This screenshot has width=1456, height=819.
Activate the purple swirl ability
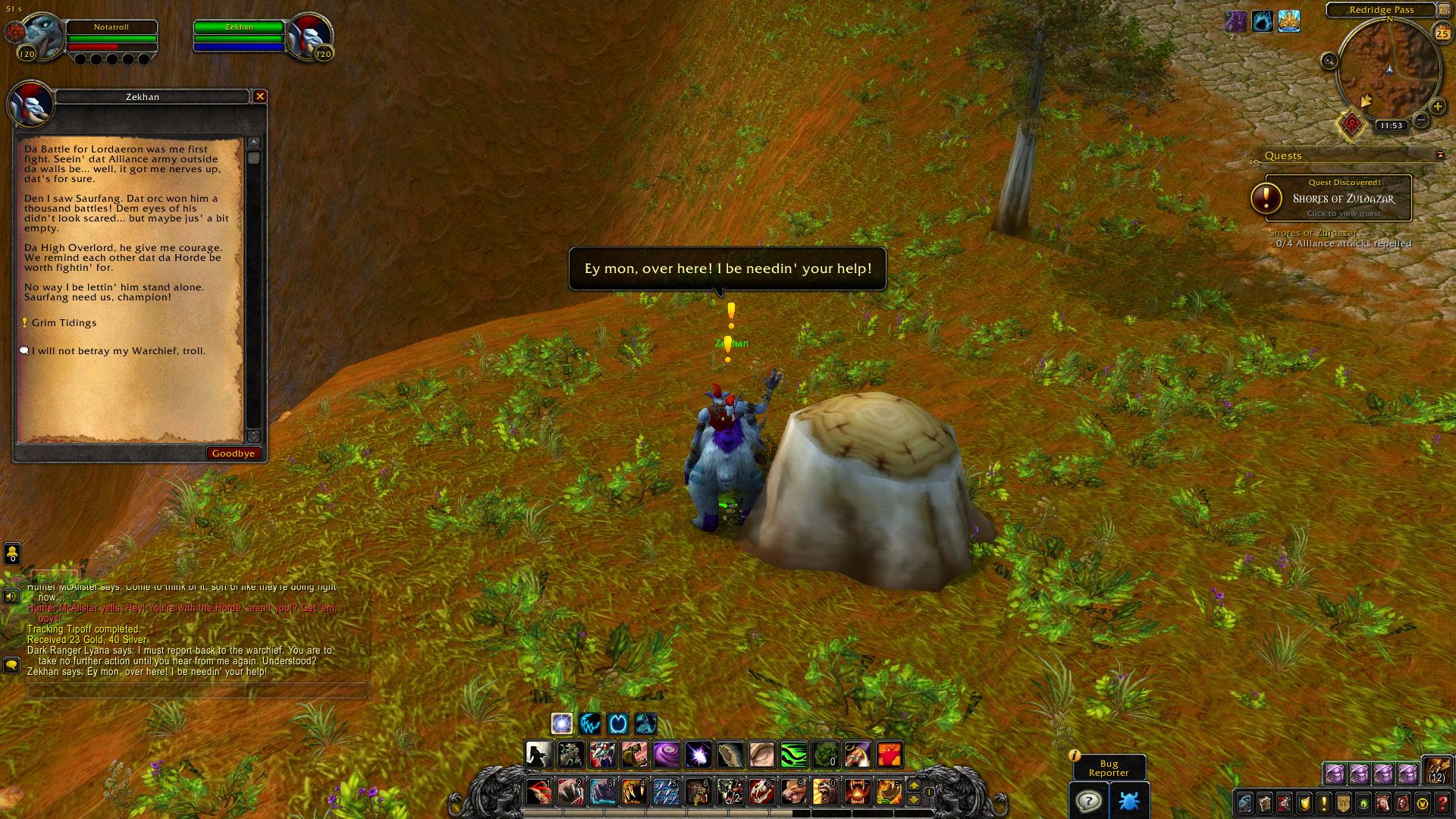point(667,755)
